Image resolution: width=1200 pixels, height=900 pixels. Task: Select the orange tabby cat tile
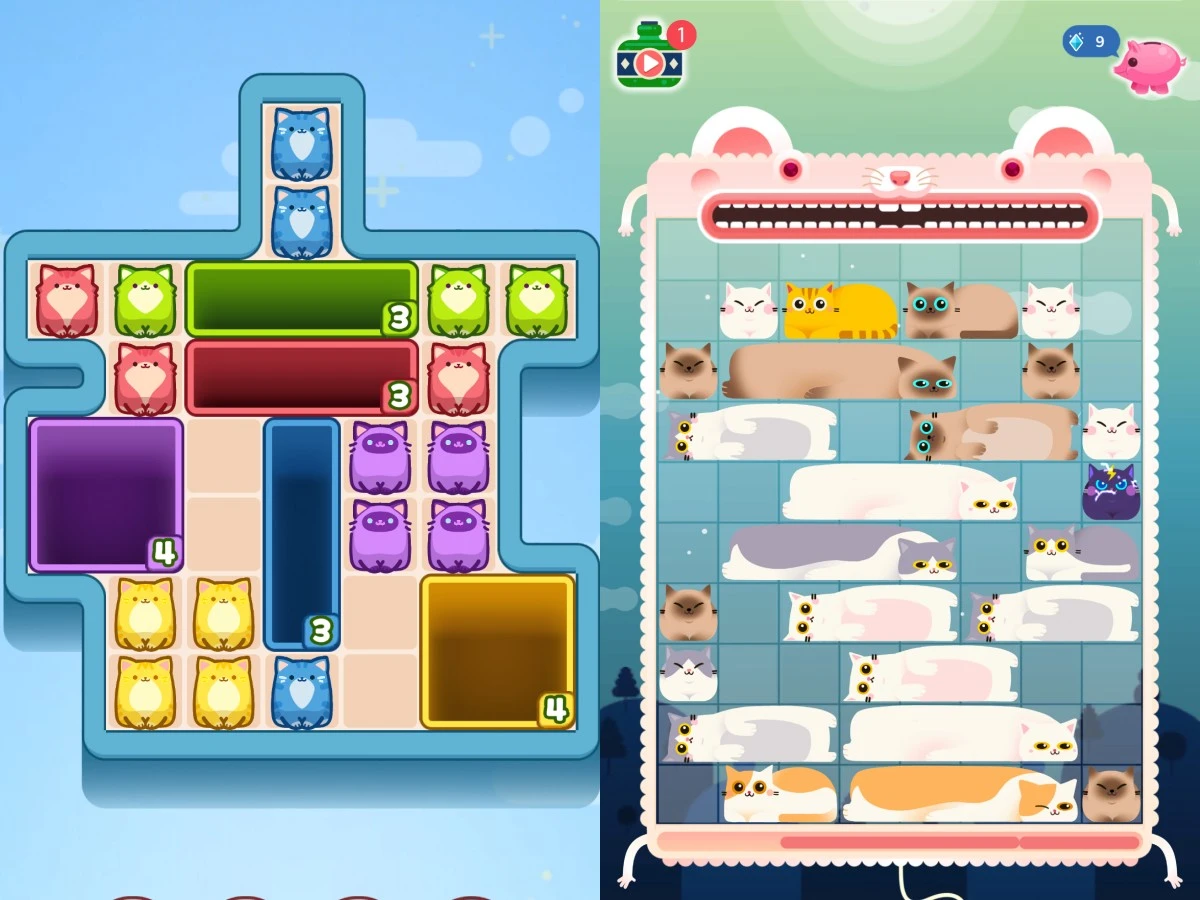840,310
